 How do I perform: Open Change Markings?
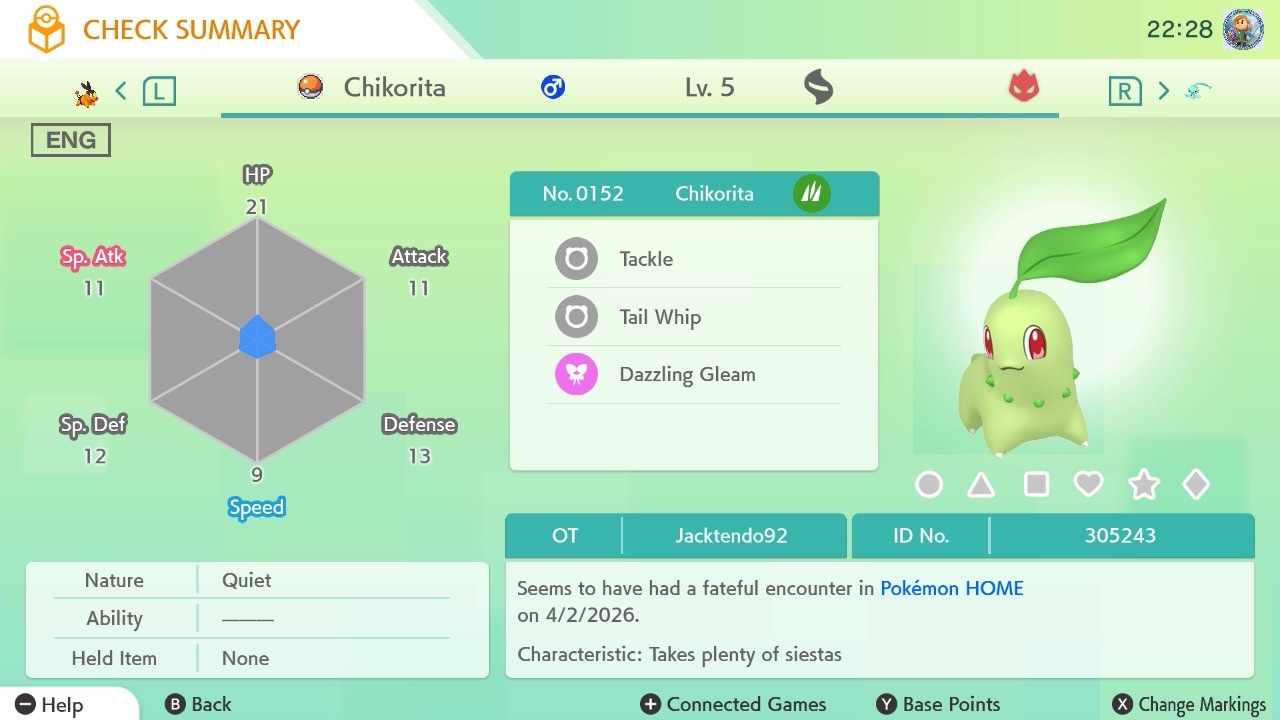coord(1189,704)
